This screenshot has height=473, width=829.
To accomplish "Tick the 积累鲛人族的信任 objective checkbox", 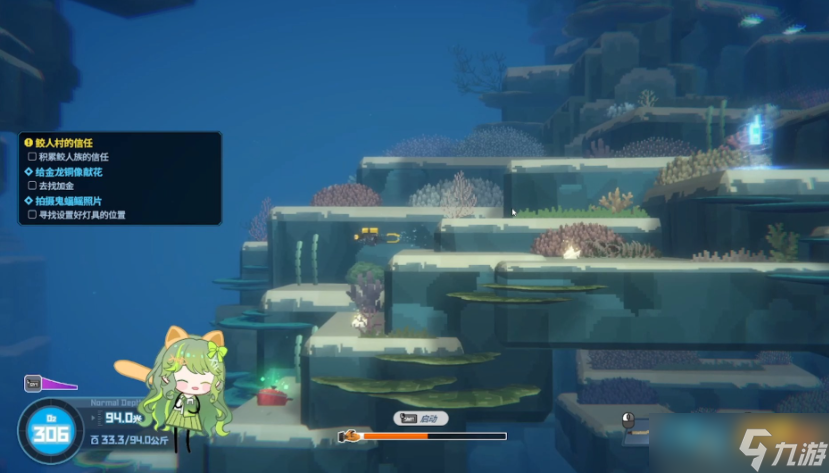I will [x=33, y=157].
